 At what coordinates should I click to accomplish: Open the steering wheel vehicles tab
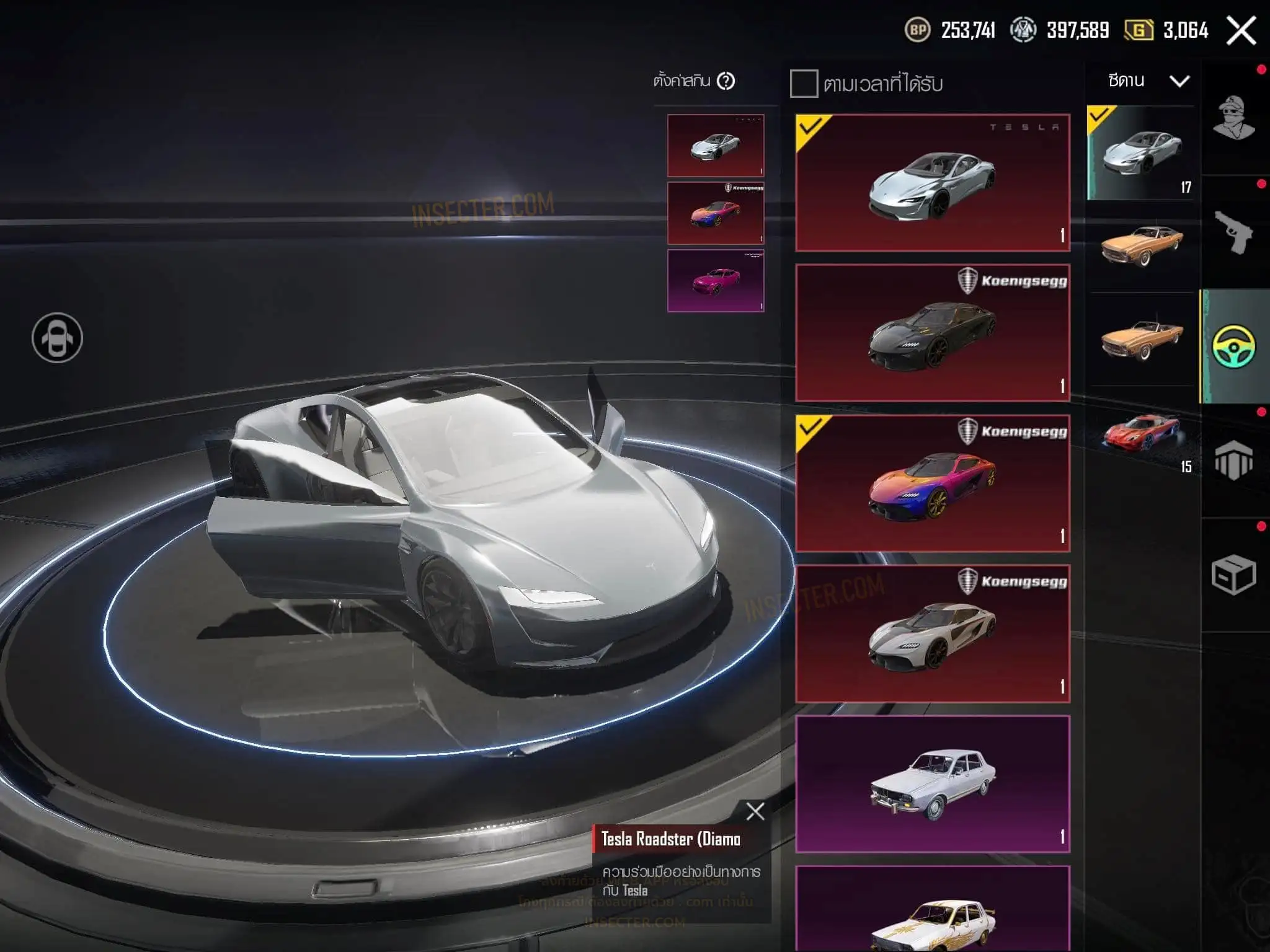coord(1234,346)
